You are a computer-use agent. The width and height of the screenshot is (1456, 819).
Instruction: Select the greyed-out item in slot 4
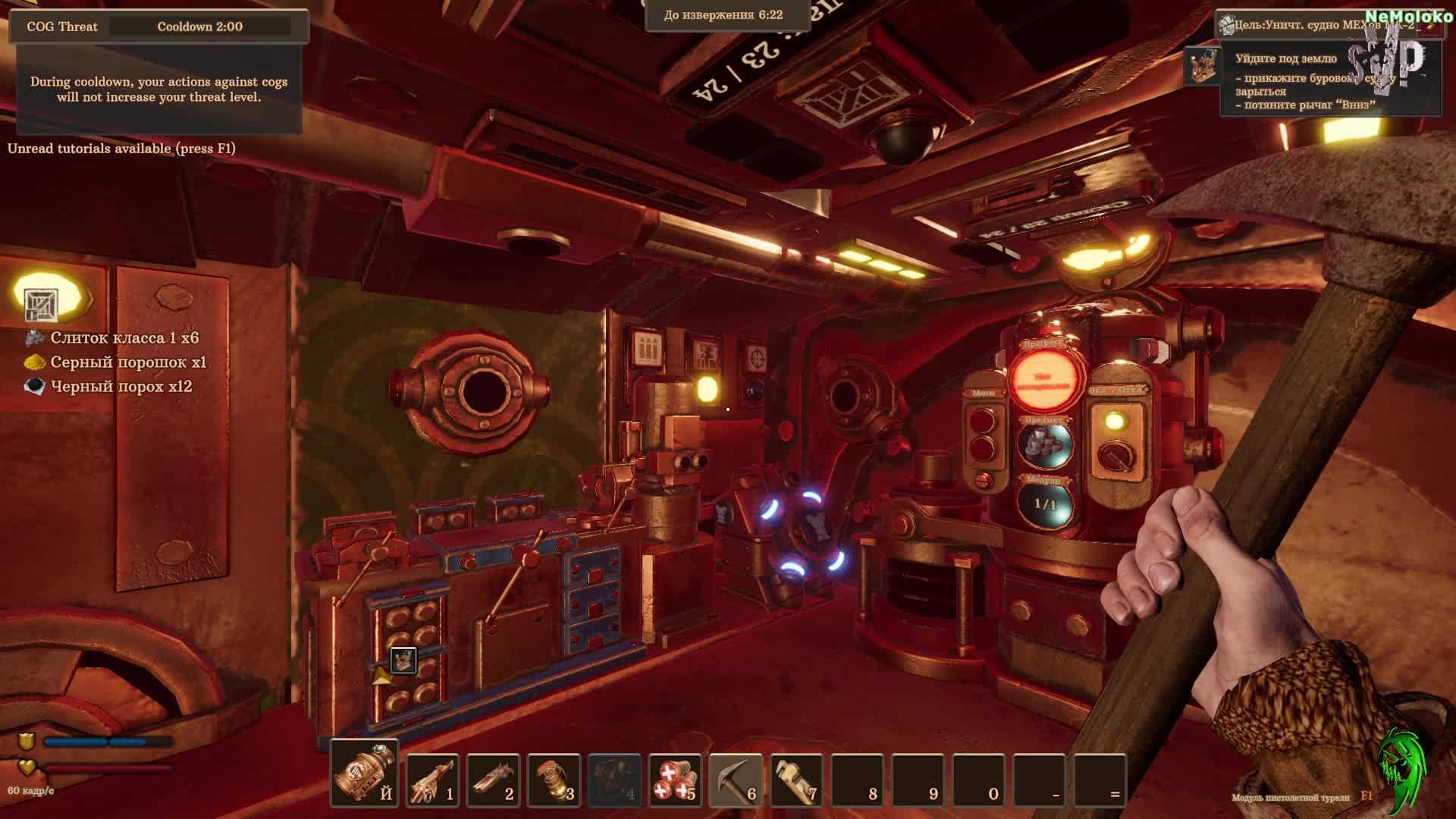click(614, 780)
